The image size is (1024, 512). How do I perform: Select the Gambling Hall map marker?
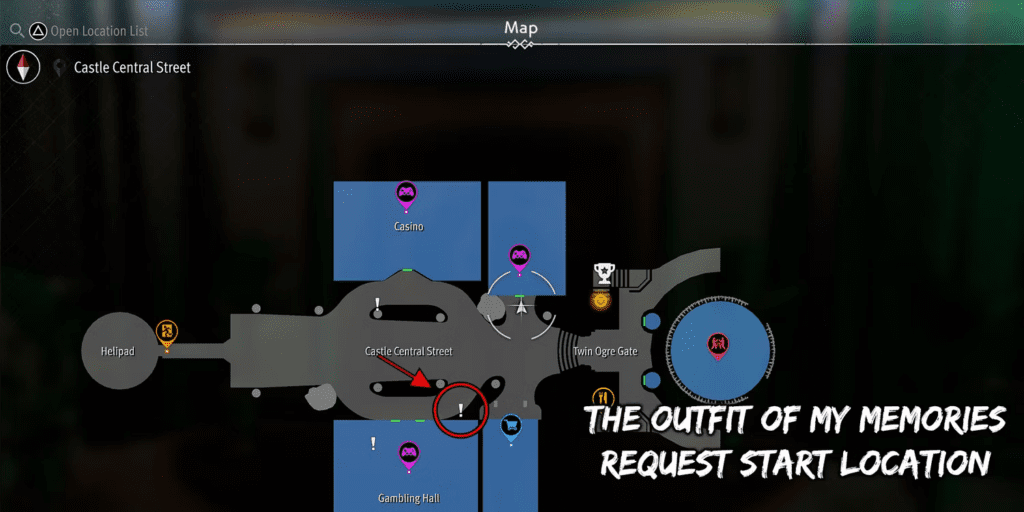408,455
